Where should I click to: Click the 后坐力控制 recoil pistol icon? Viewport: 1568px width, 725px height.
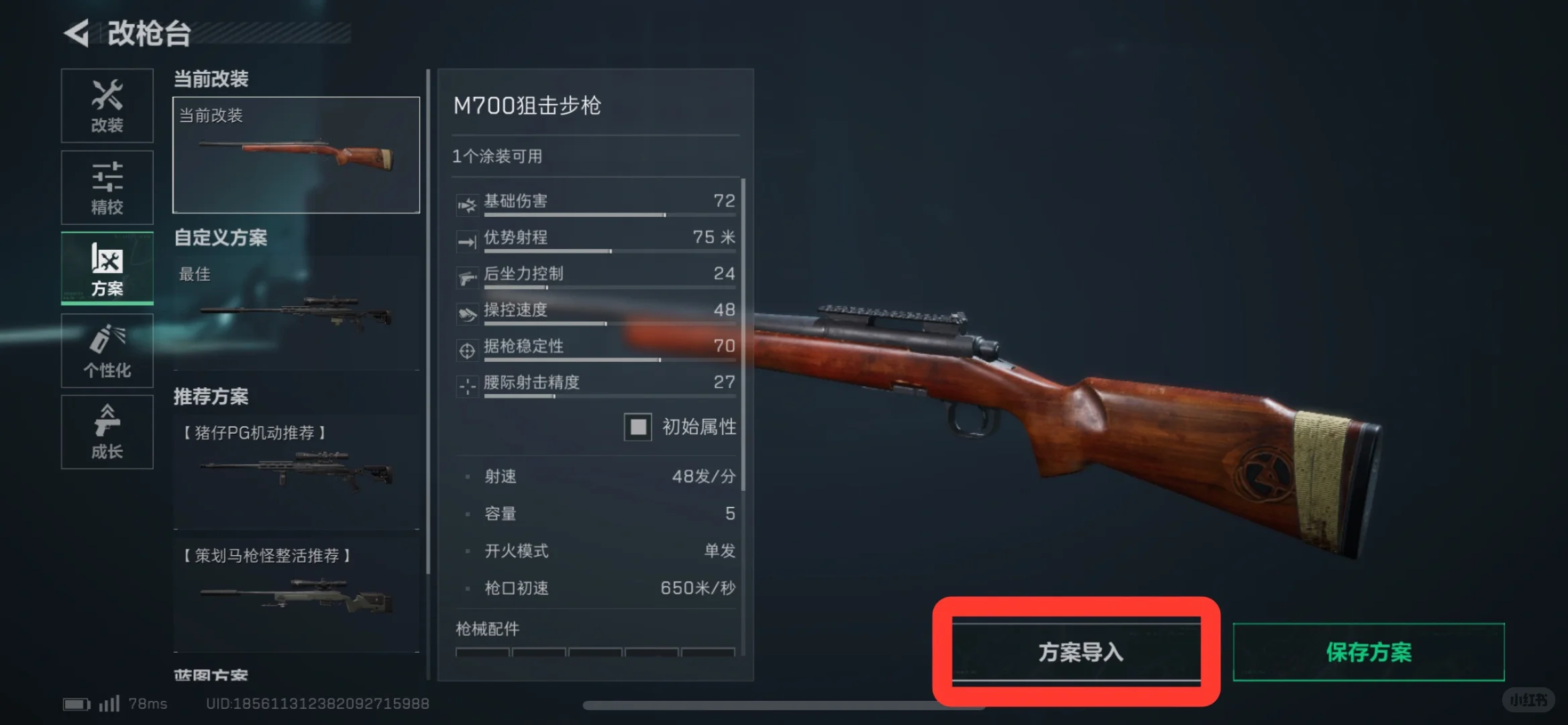468,278
